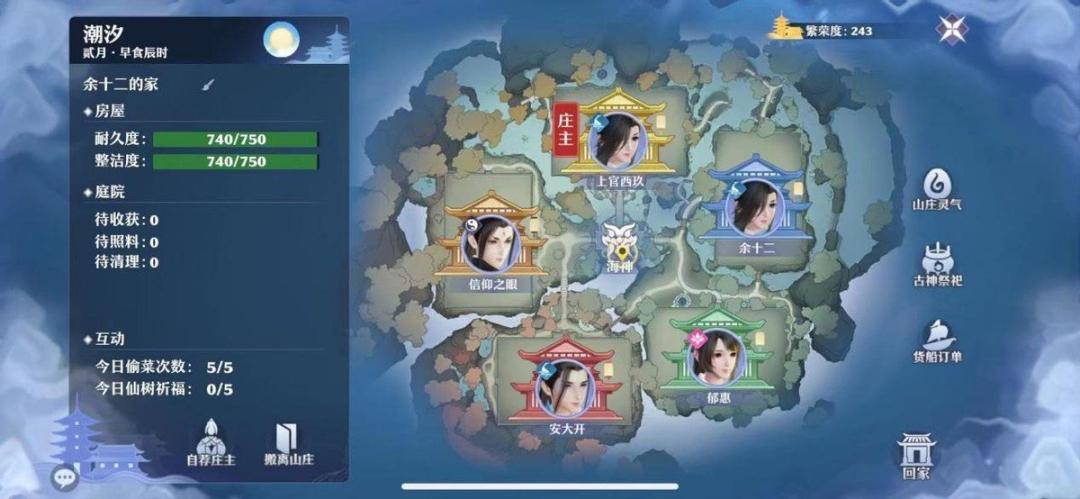
Task: Select 上官西玖's yellow house
Action: [x=619, y=142]
